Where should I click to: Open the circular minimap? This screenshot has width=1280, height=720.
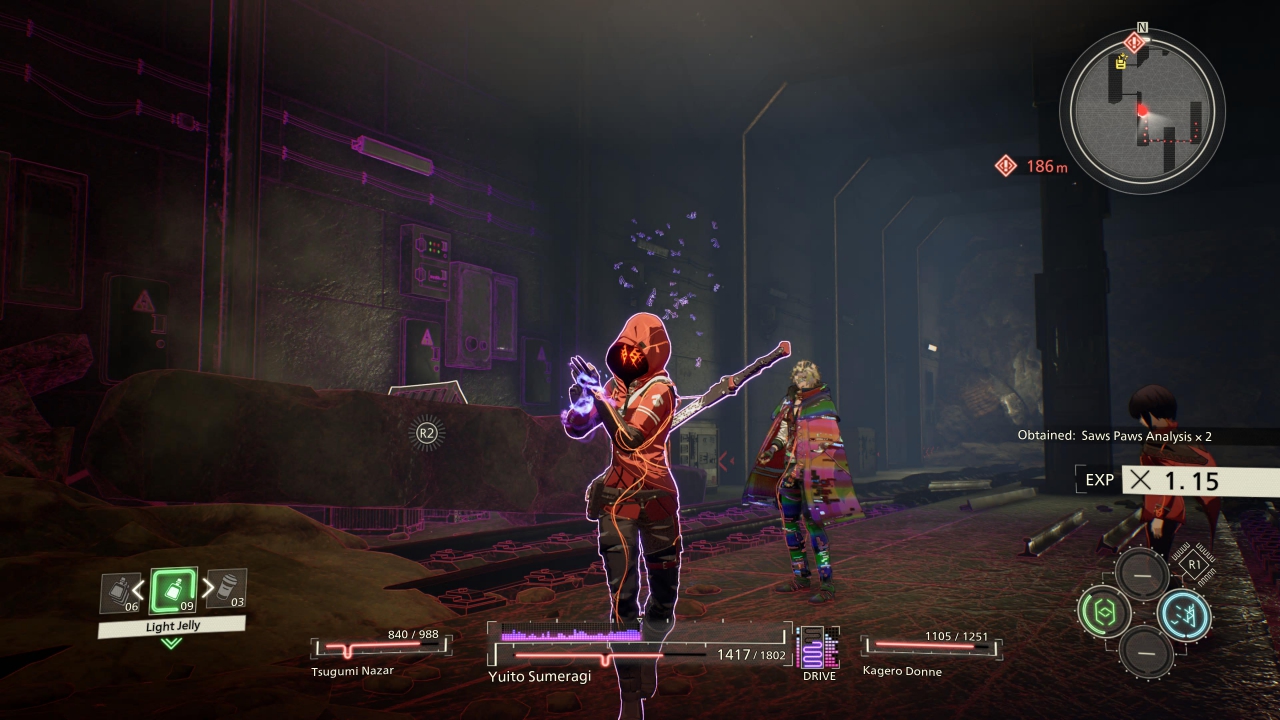click(1142, 109)
